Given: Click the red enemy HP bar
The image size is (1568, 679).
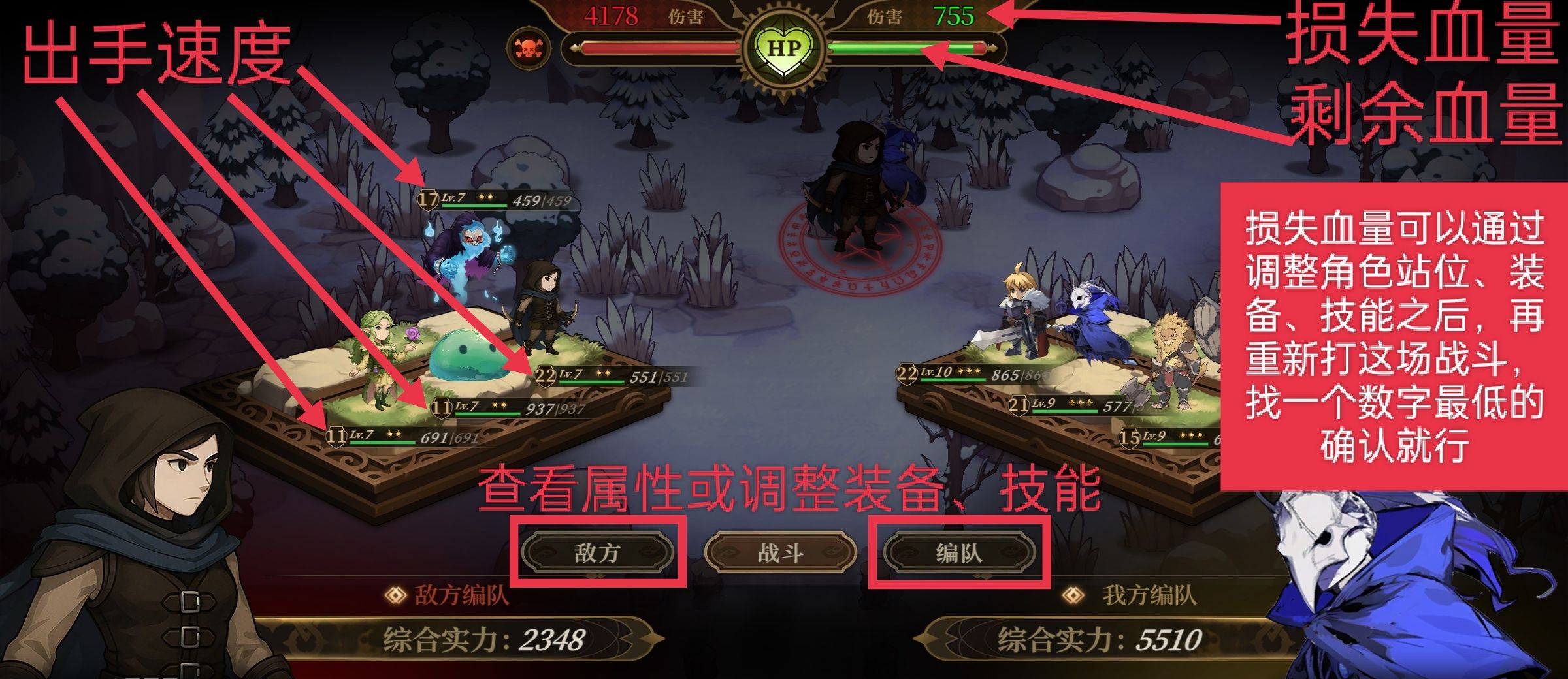Looking at the screenshot, I should pos(653,47).
